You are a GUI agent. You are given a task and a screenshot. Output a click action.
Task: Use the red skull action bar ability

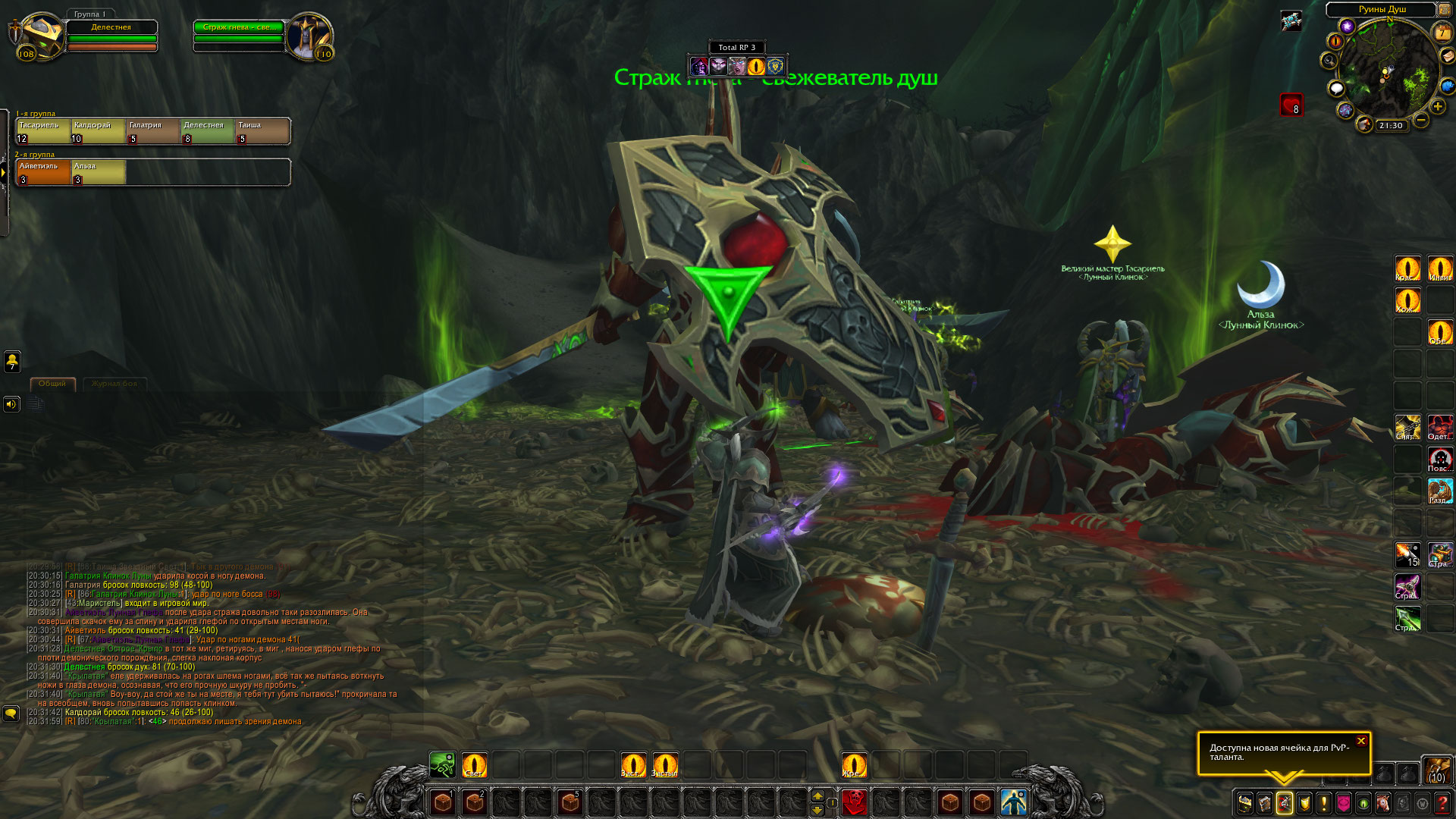click(x=855, y=802)
